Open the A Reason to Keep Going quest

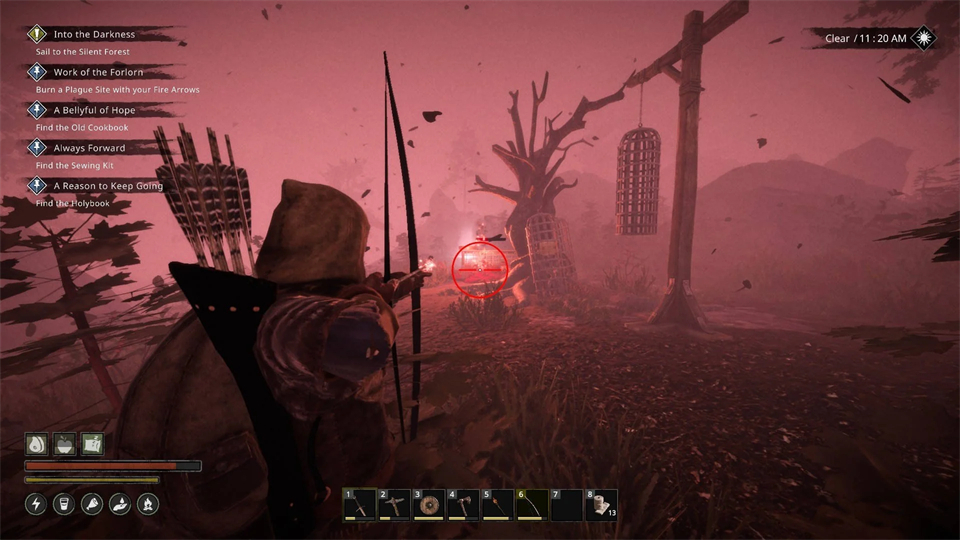tap(107, 186)
